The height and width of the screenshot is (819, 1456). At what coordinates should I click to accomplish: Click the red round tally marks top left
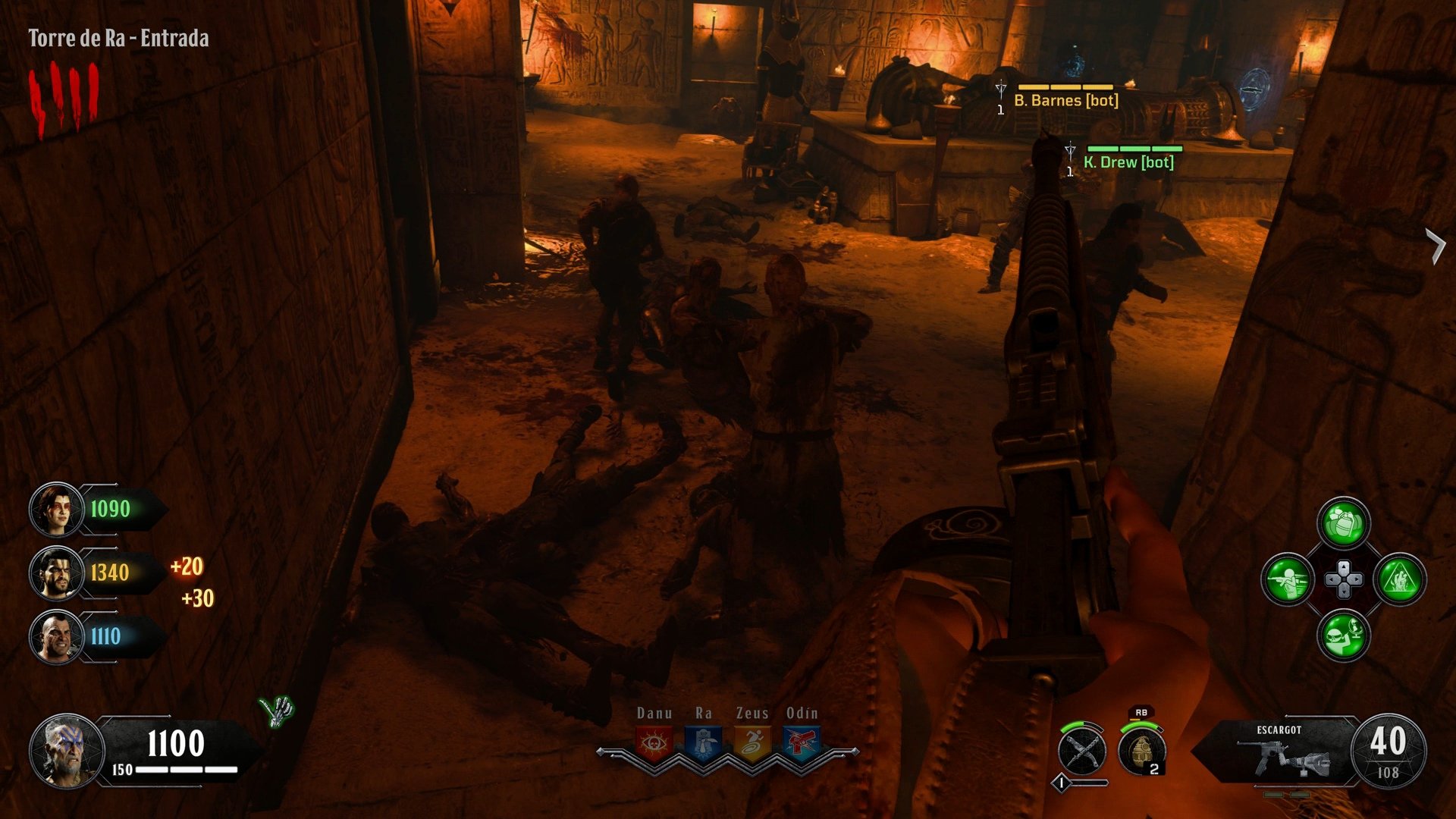tap(64, 91)
